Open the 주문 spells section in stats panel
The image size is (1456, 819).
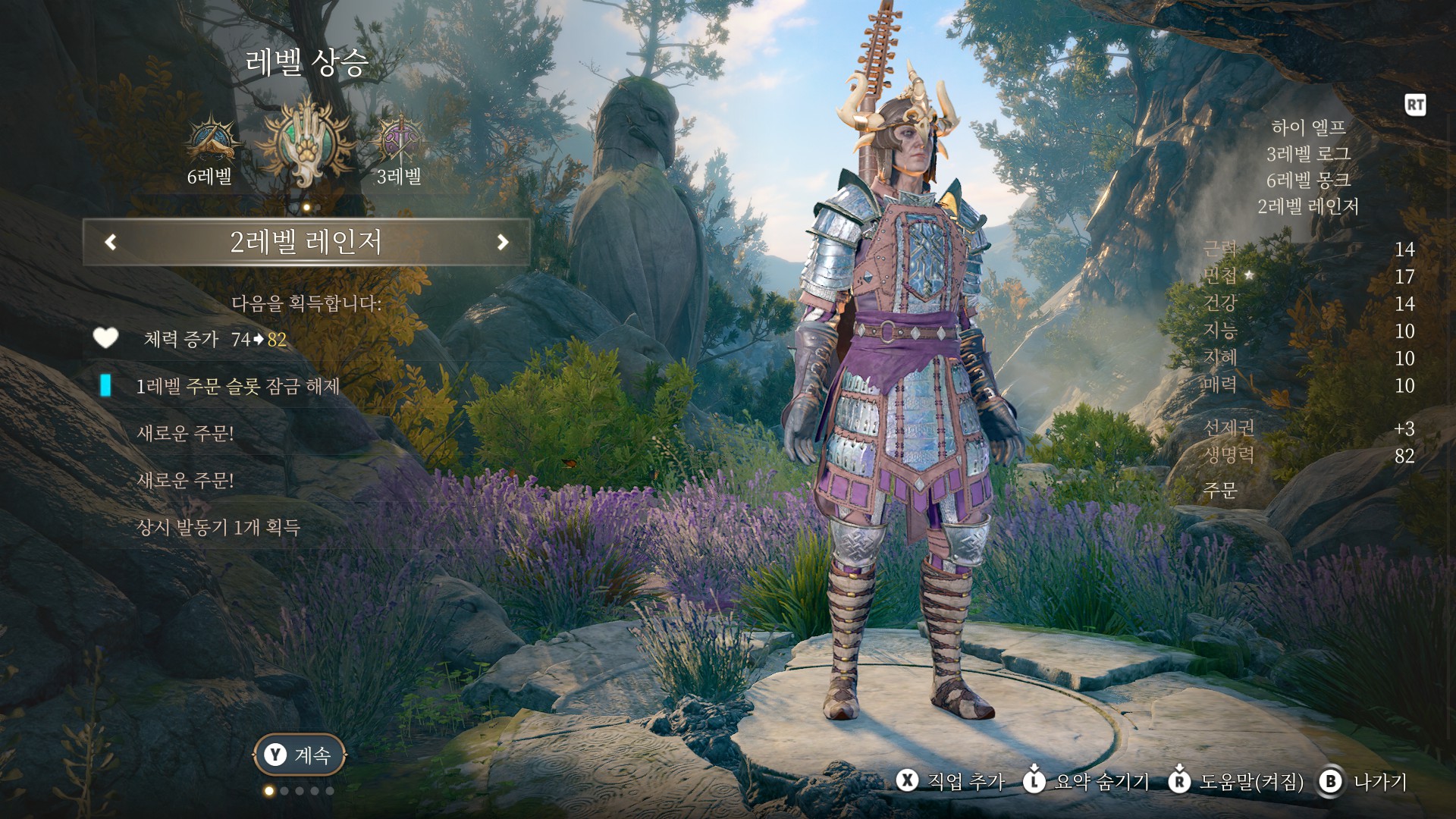click(x=1220, y=490)
